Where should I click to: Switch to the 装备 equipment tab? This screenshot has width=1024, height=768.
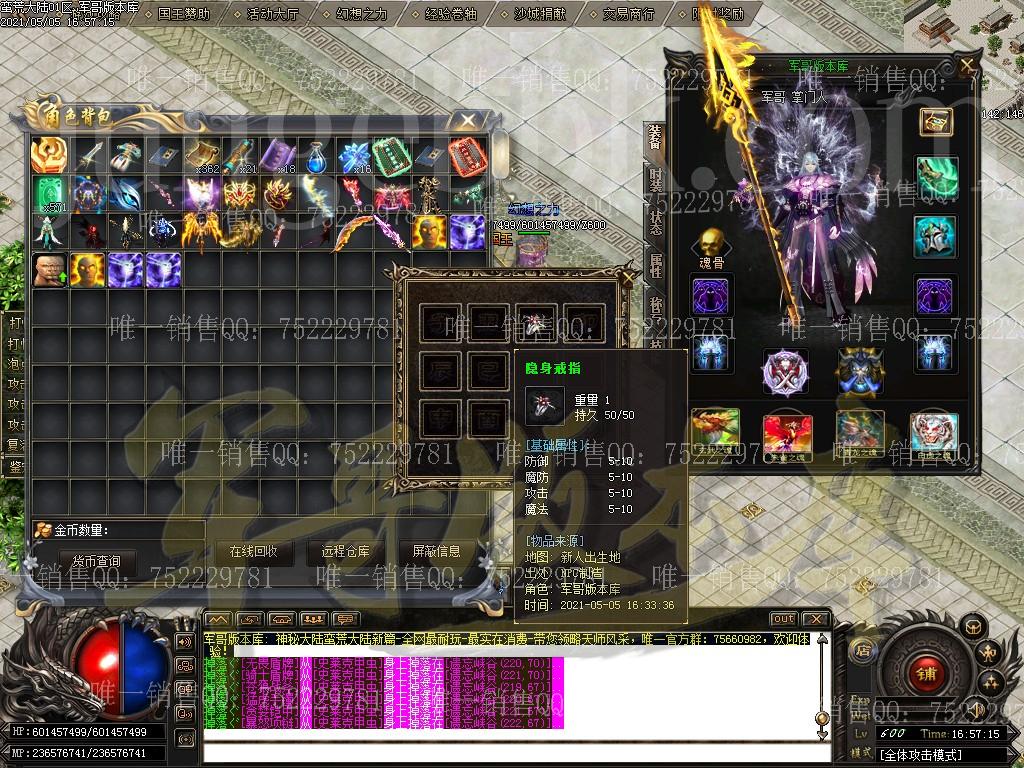(655, 137)
